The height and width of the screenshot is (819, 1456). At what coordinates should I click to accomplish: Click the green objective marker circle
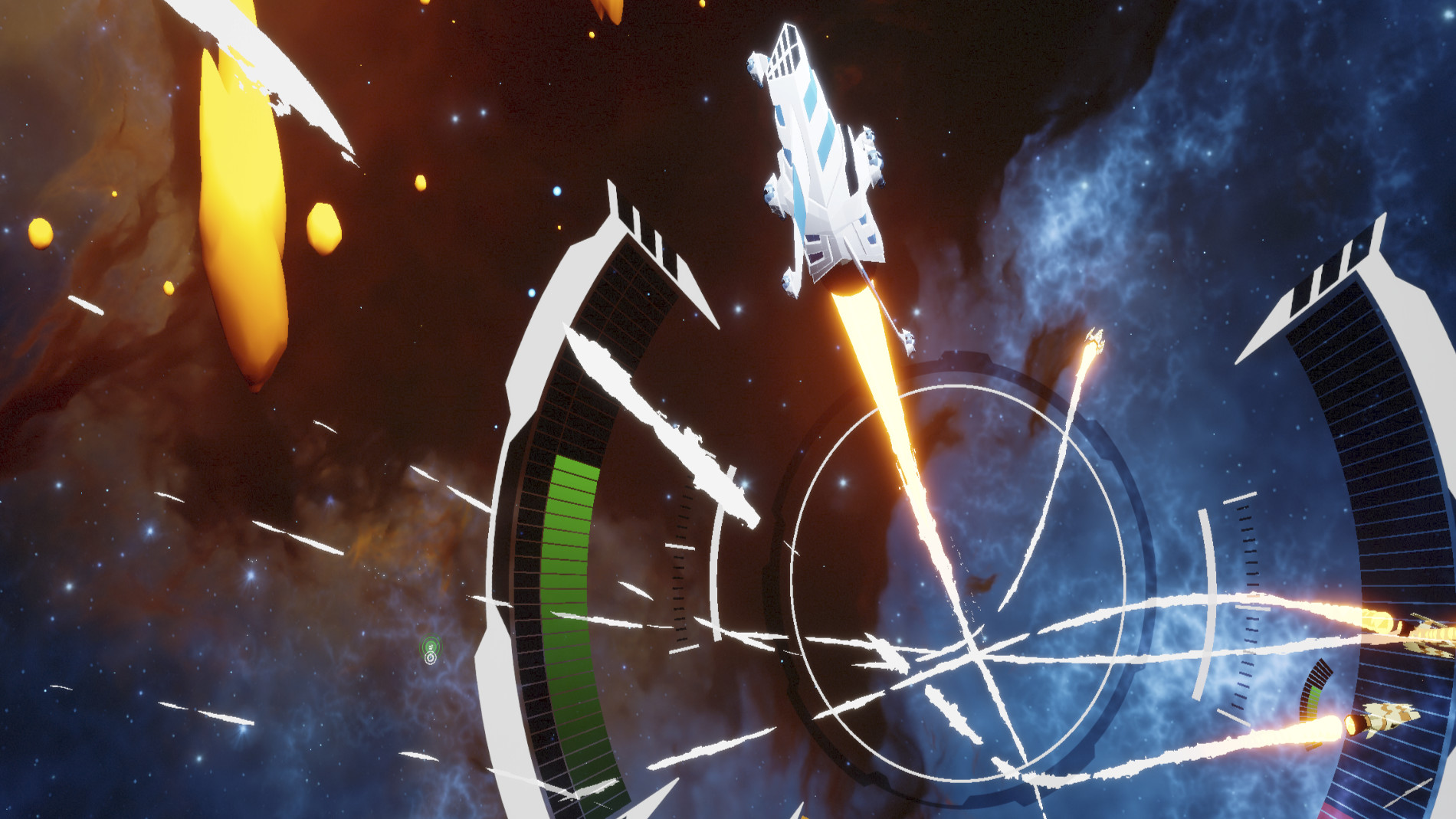[431, 645]
